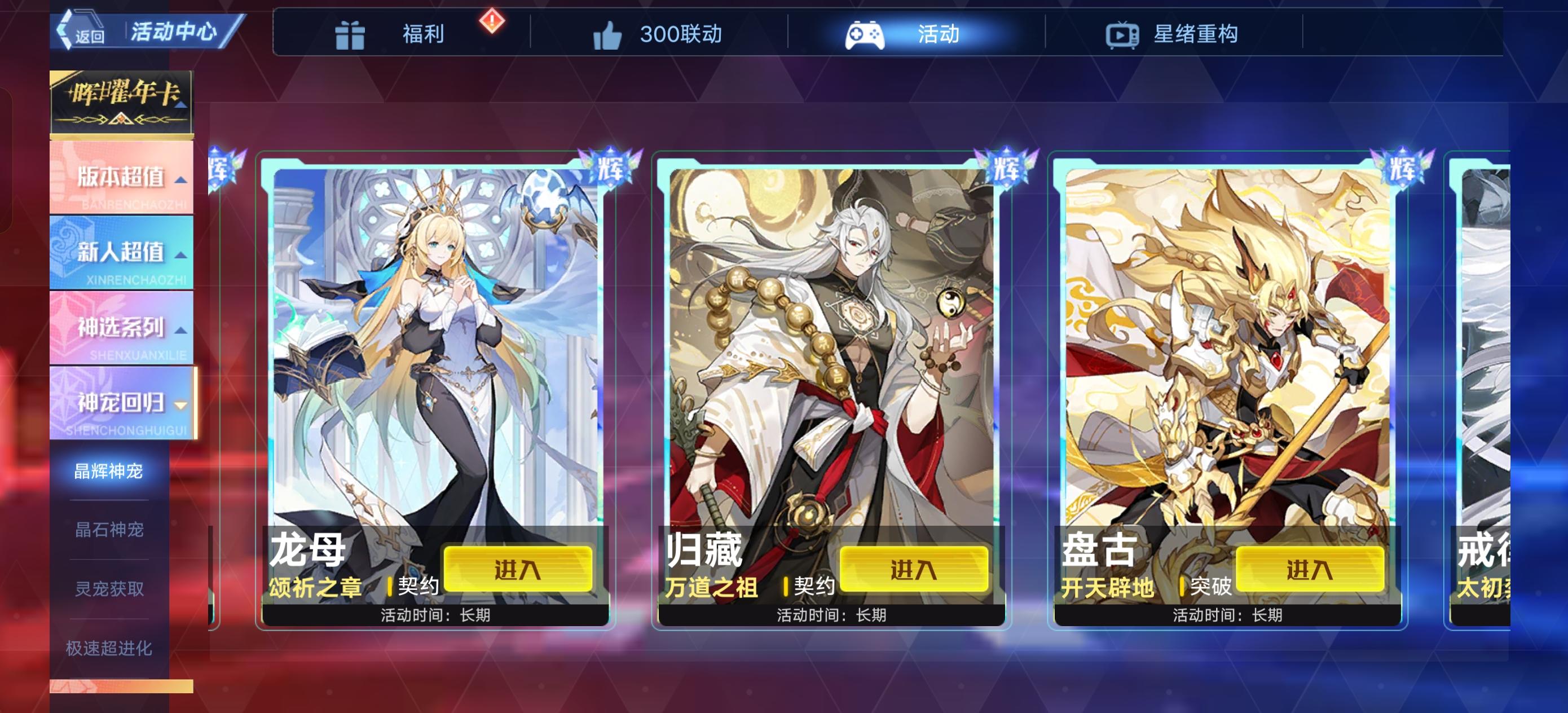Open the 福利 tab gift icon
Viewport: 1568px width, 713px height.
[x=351, y=35]
